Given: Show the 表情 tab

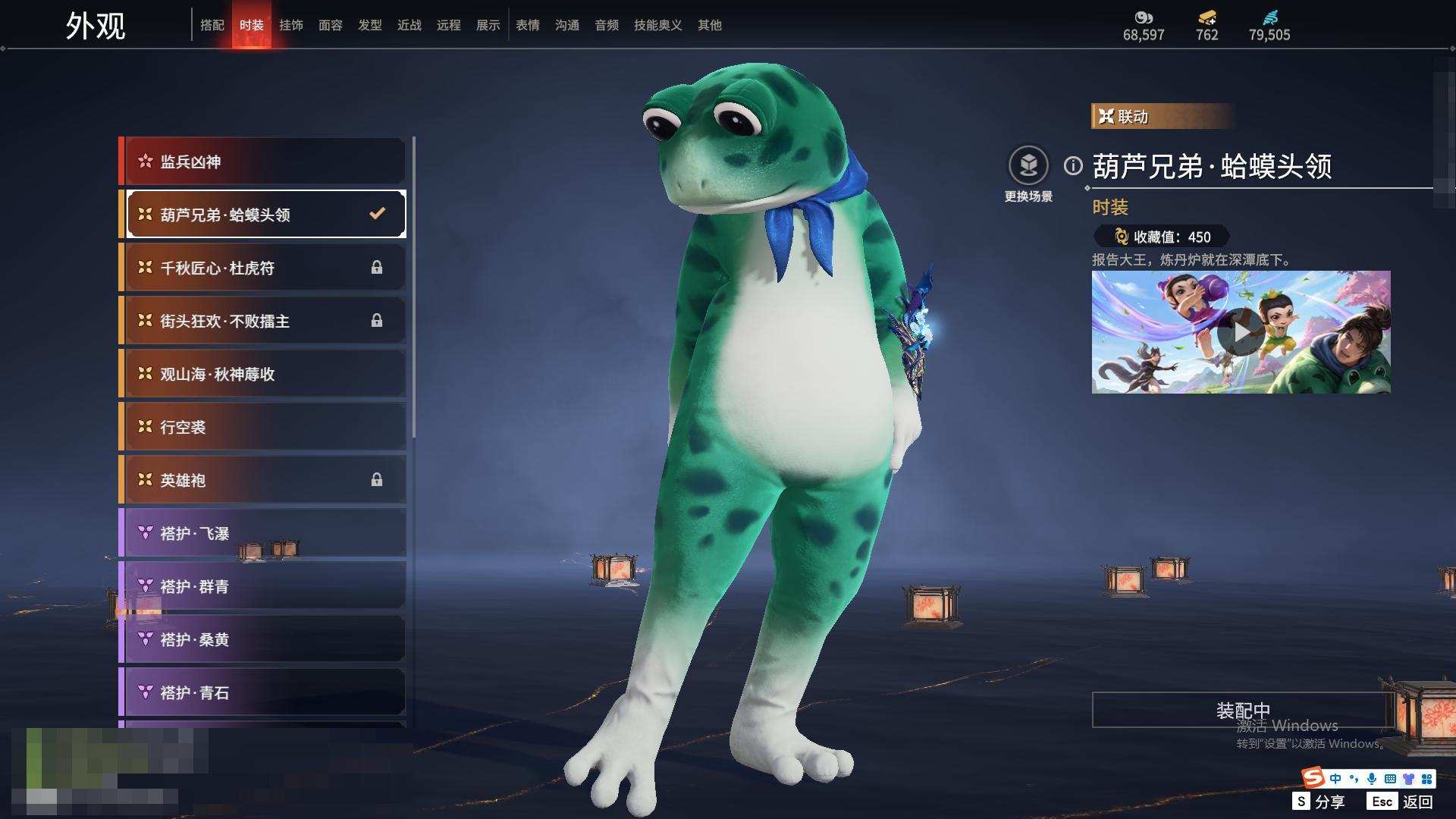Looking at the screenshot, I should 528,25.
